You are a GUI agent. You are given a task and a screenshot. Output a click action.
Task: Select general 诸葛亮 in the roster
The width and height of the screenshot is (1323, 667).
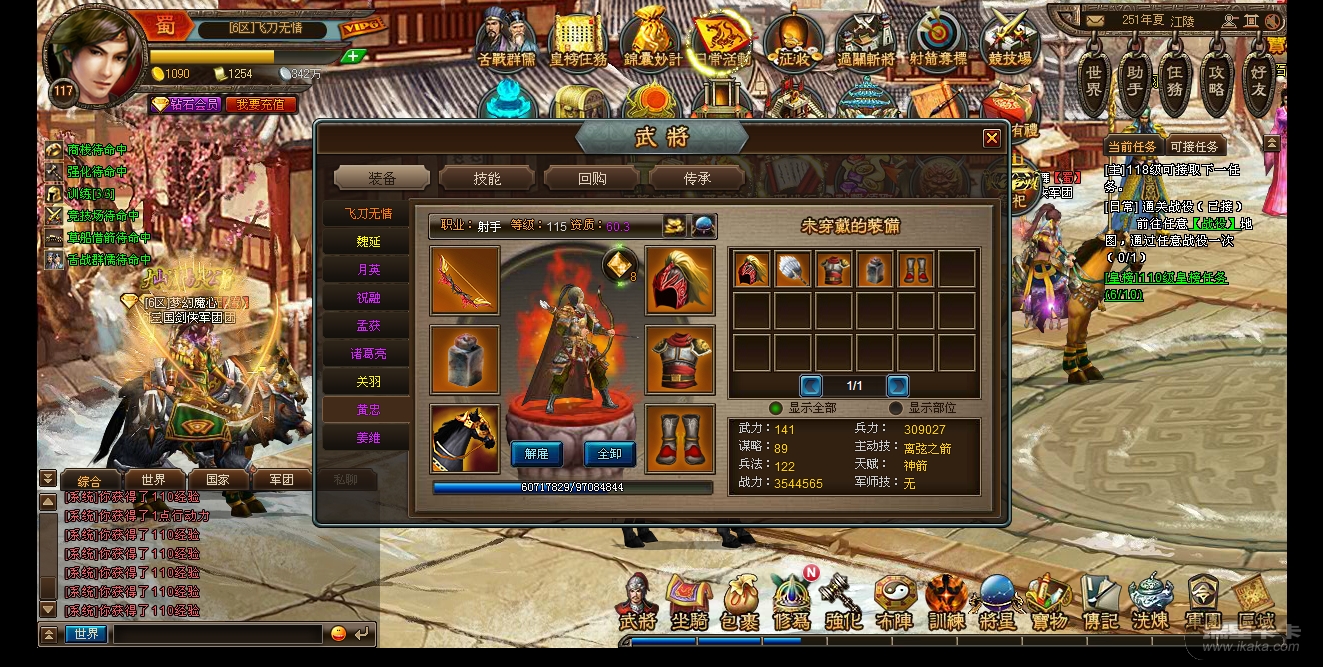[368, 354]
